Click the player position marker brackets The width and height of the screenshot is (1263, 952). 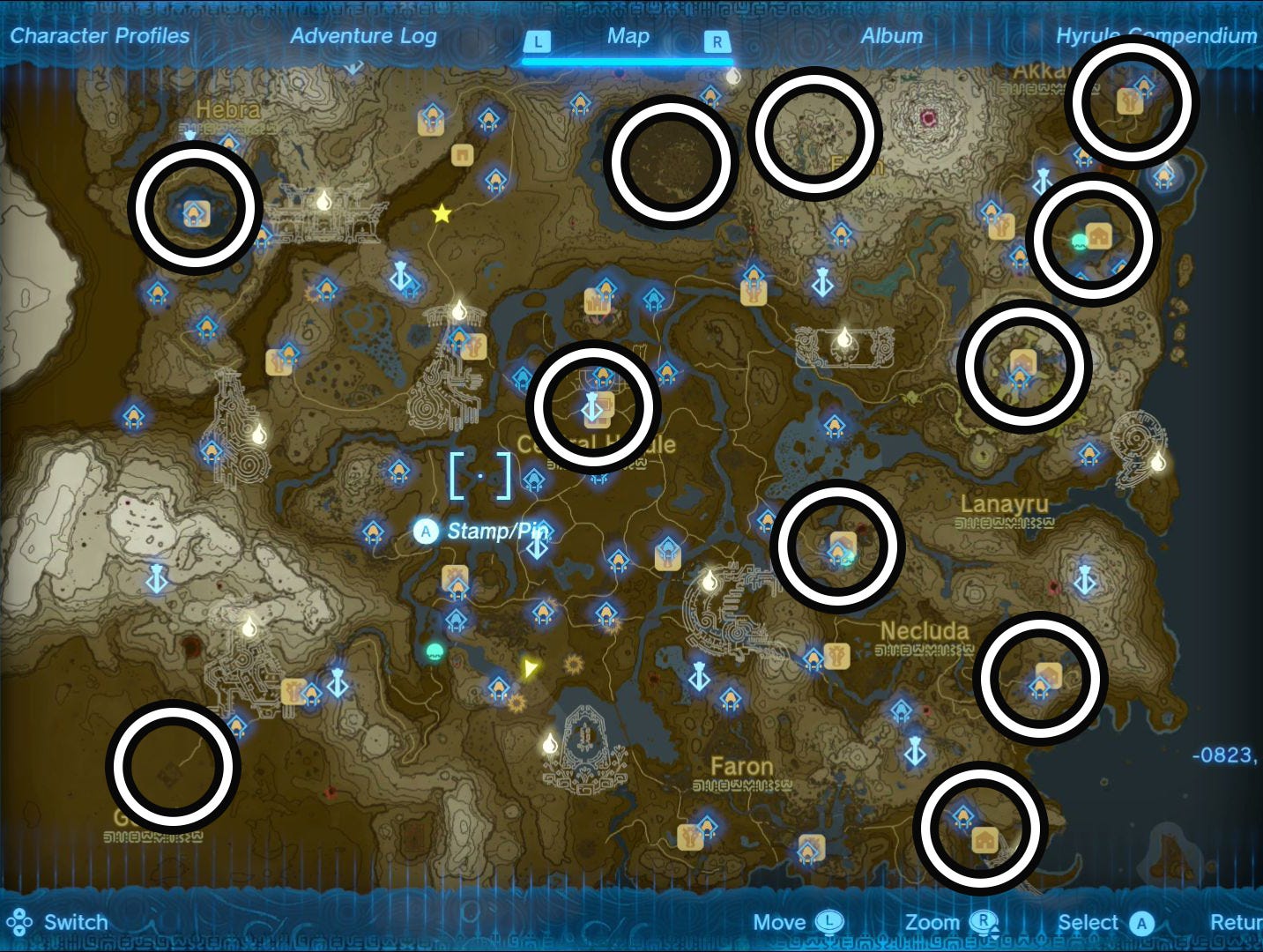(x=480, y=474)
